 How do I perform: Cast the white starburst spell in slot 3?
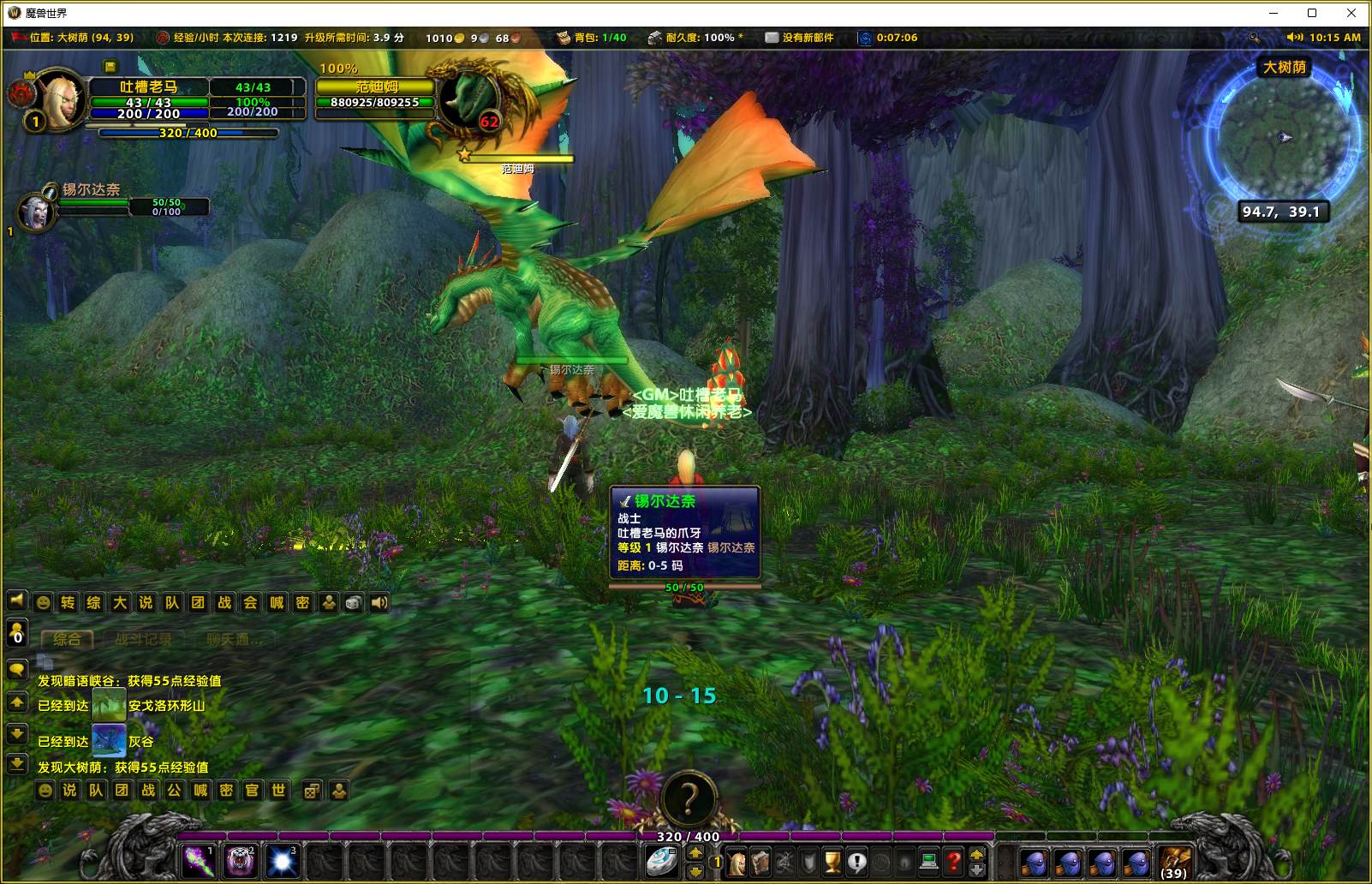(282, 861)
